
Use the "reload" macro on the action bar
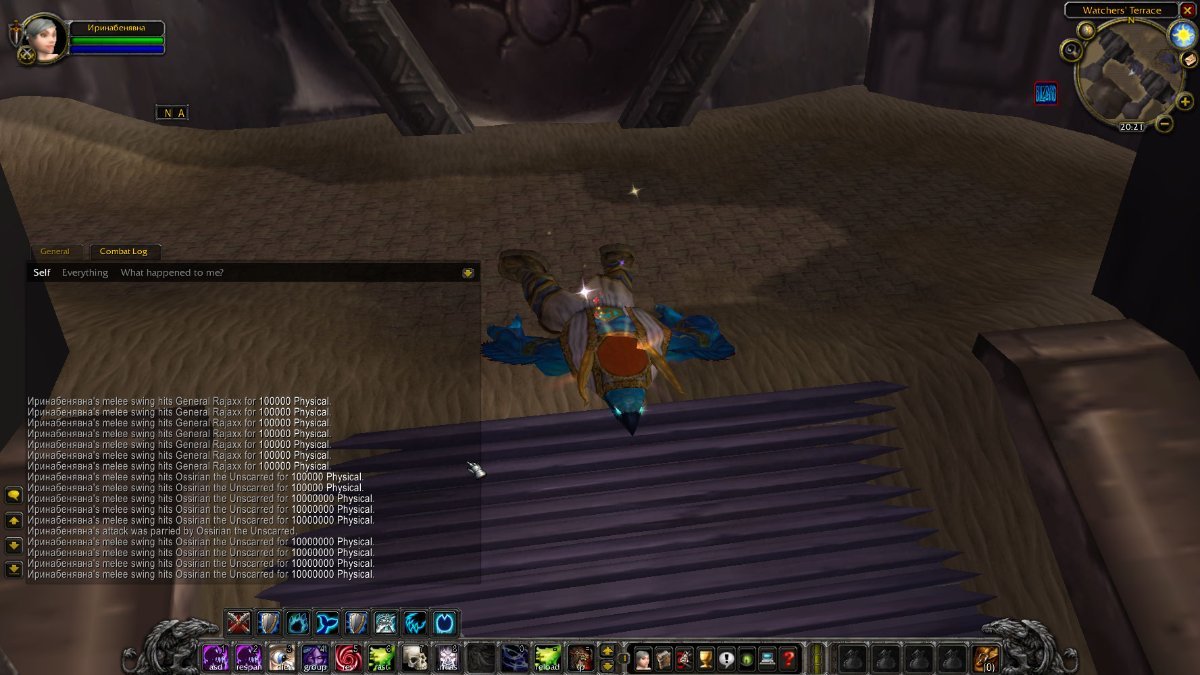point(546,657)
